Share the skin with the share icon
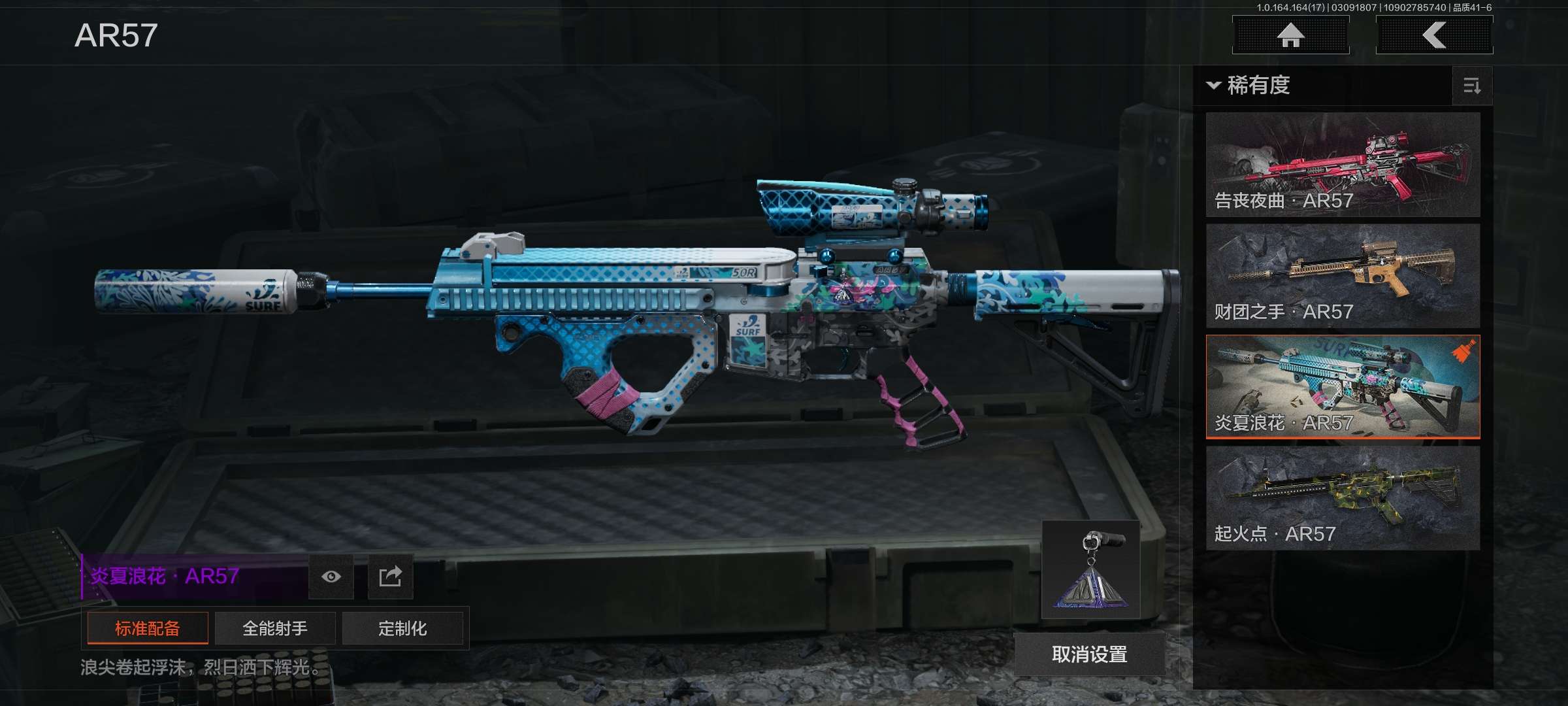 tap(390, 577)
